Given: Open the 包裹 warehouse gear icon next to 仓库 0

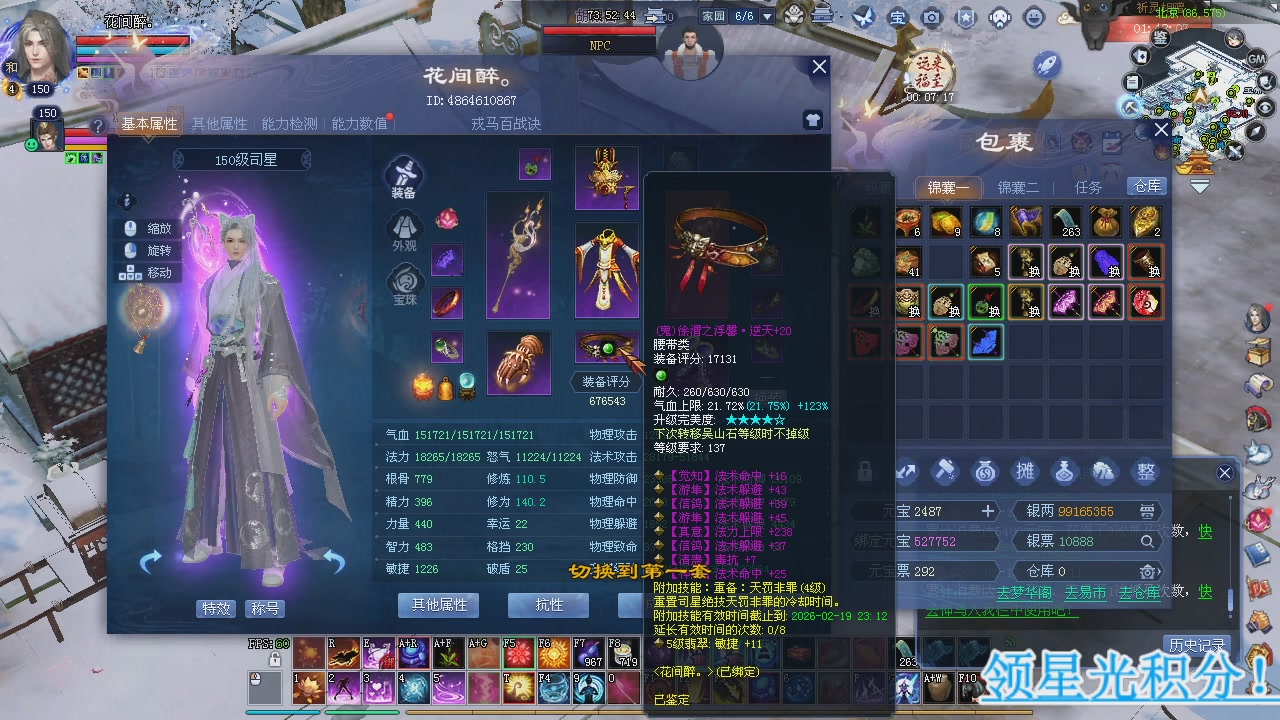Looking at the screenshot, I should point(1149,572).
